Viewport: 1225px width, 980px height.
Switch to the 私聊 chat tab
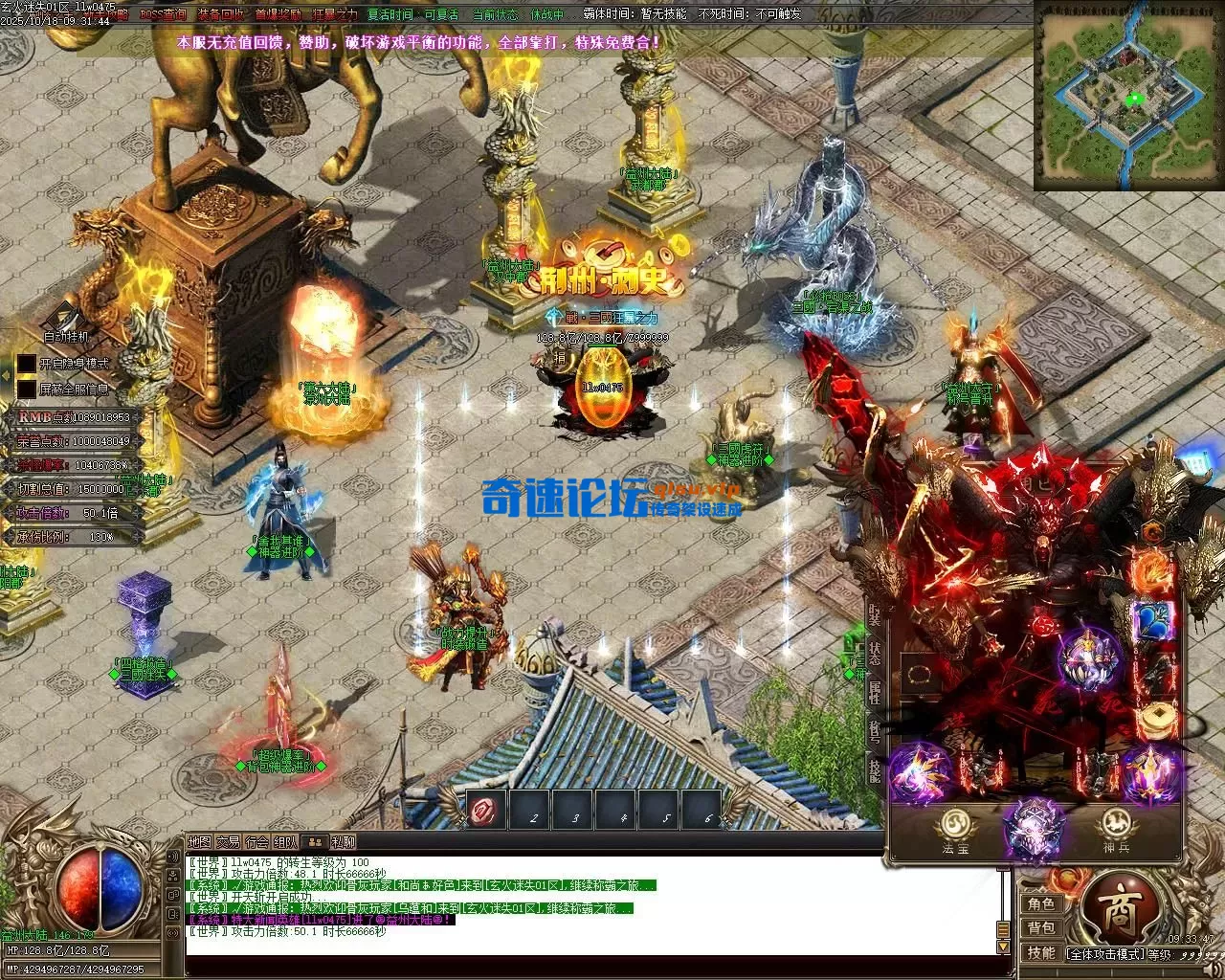pyautogui.click(x=343, y=842)
